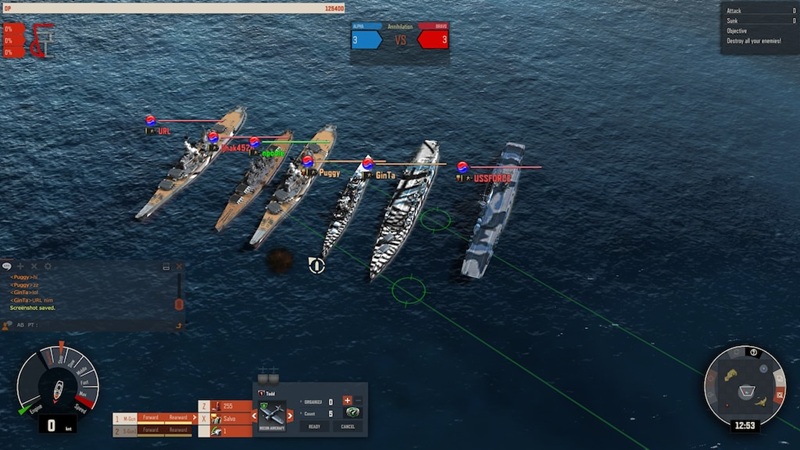This screenshot has width=800, height=450.
Task: Click the READY button in aircraft panel
Action: (x=312, y=426)
